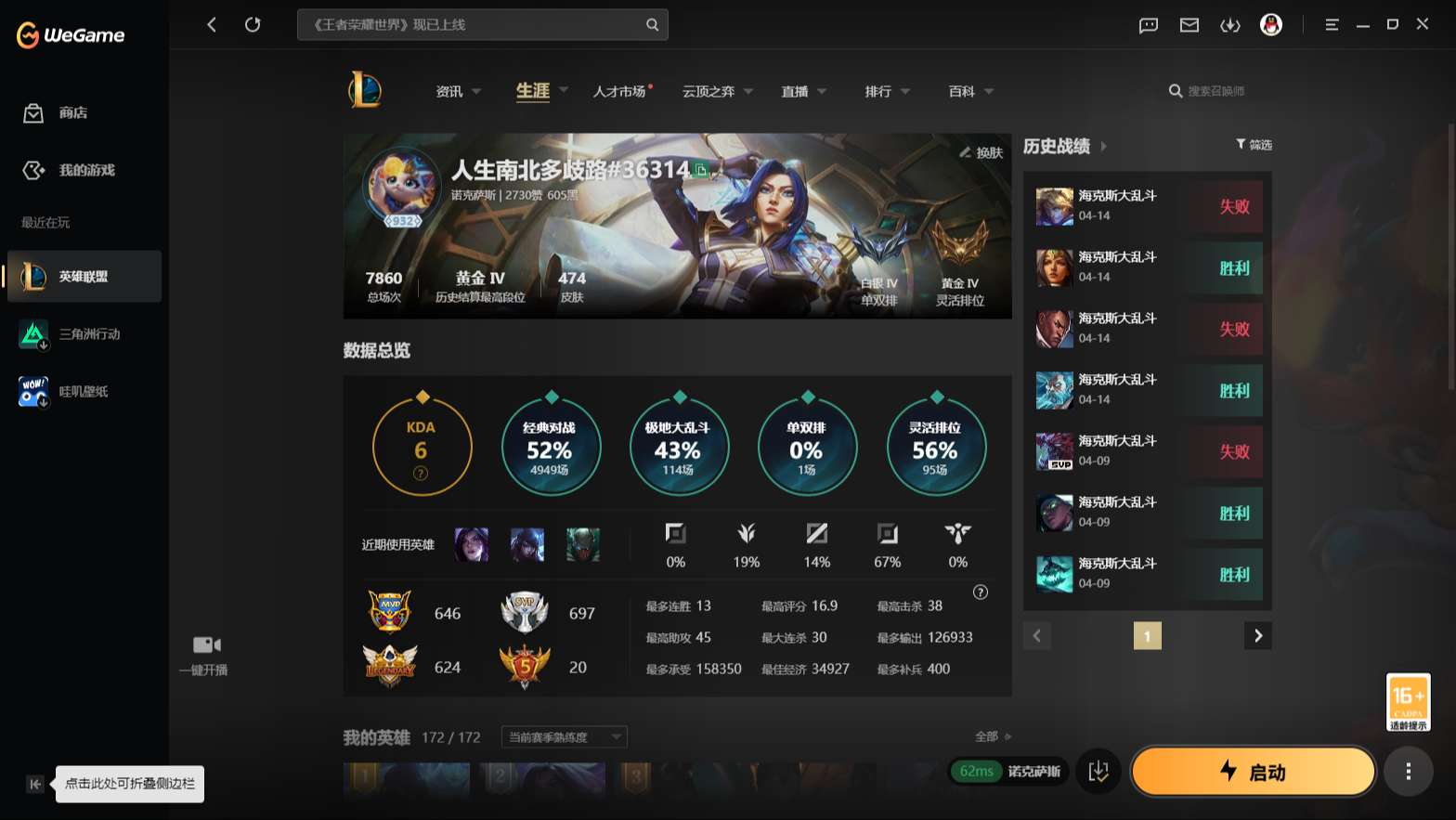Open the 当前赛季熟练度 dropdown
Viewport: 1456px width, 820px height.
point(563,736)
